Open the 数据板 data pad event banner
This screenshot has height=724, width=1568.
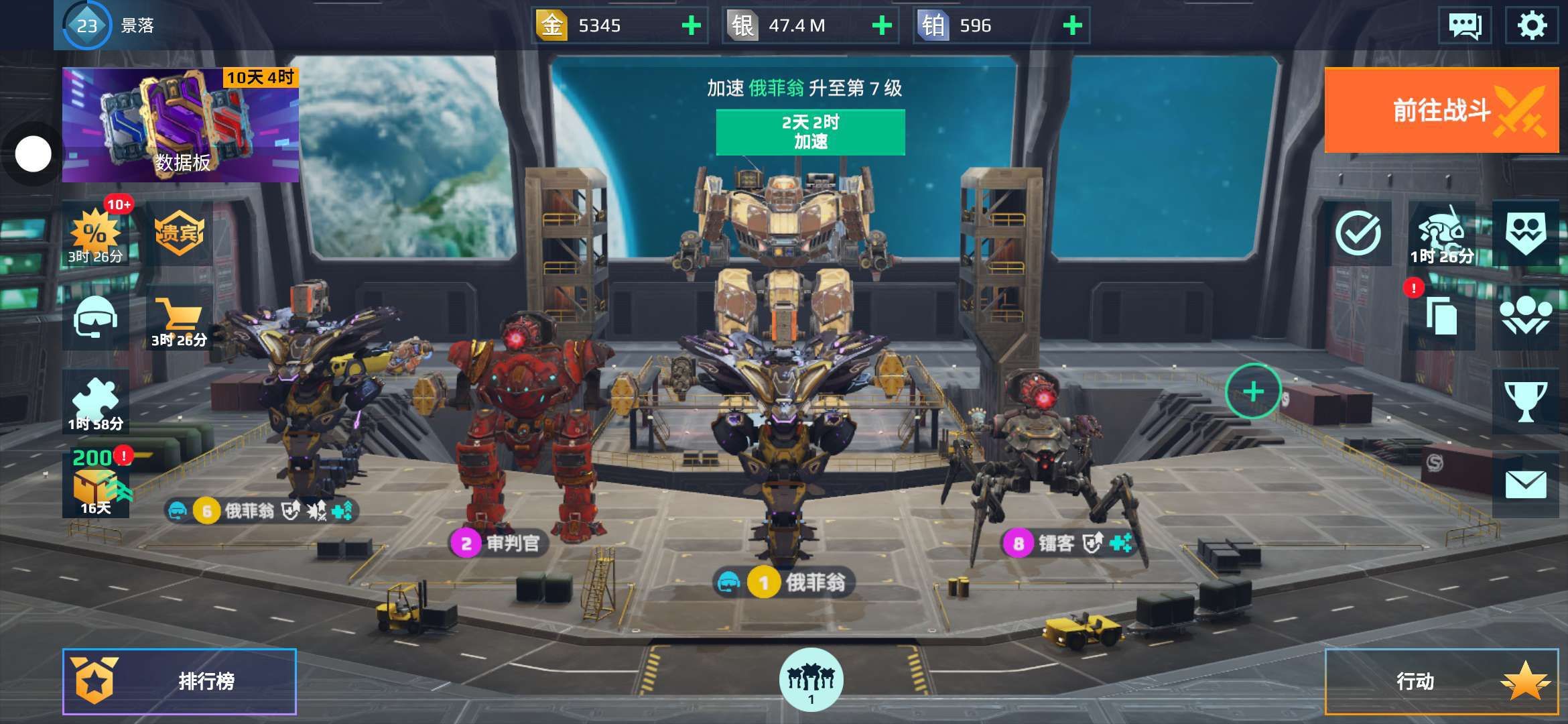[x=180, y=125]
